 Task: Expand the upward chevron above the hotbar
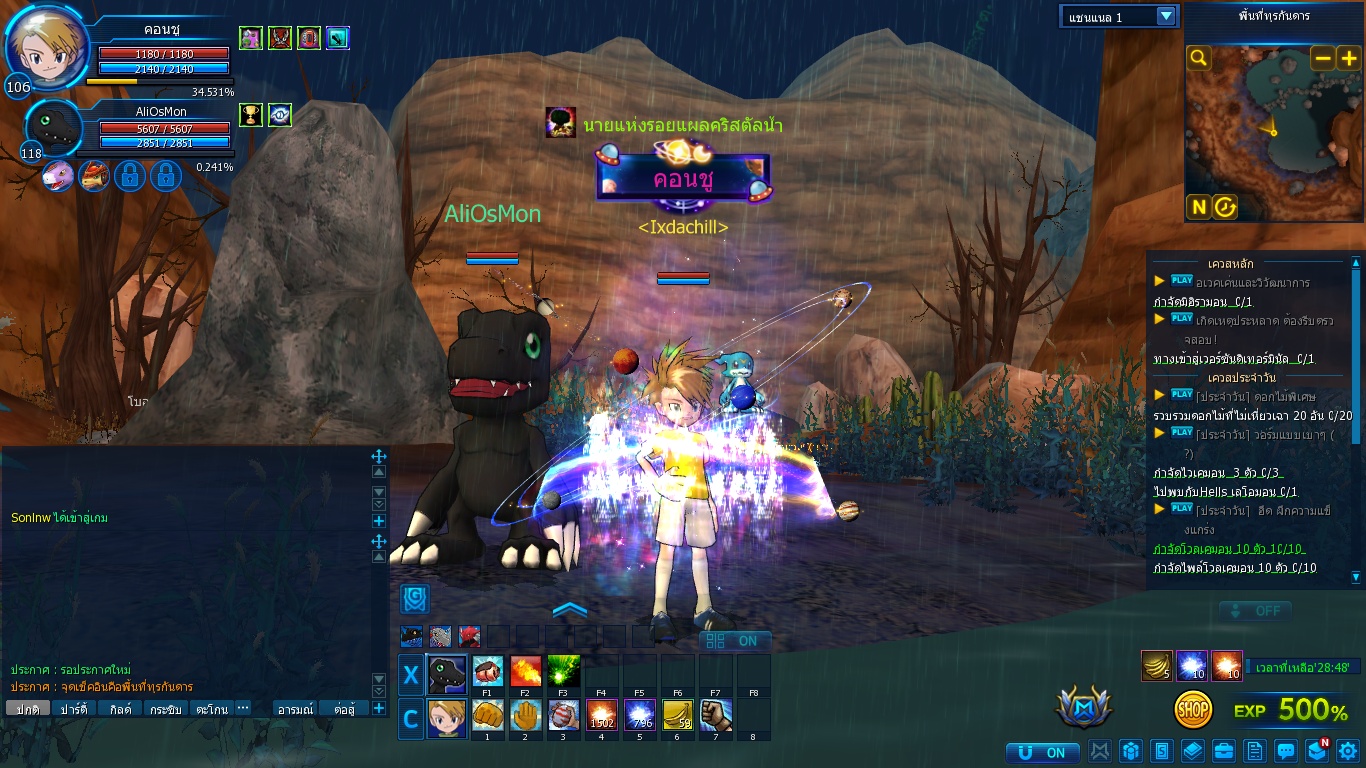point(569,609)
